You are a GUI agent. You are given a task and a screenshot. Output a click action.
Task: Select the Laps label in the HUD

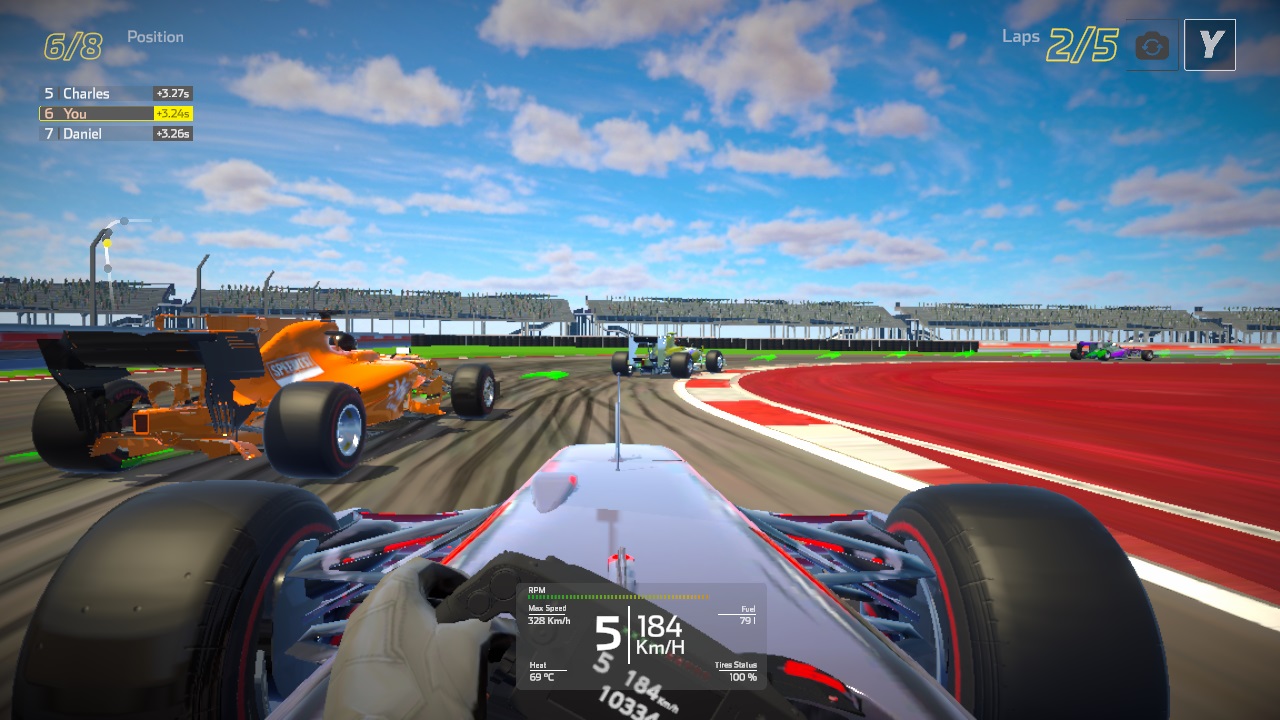(1021, 36)
